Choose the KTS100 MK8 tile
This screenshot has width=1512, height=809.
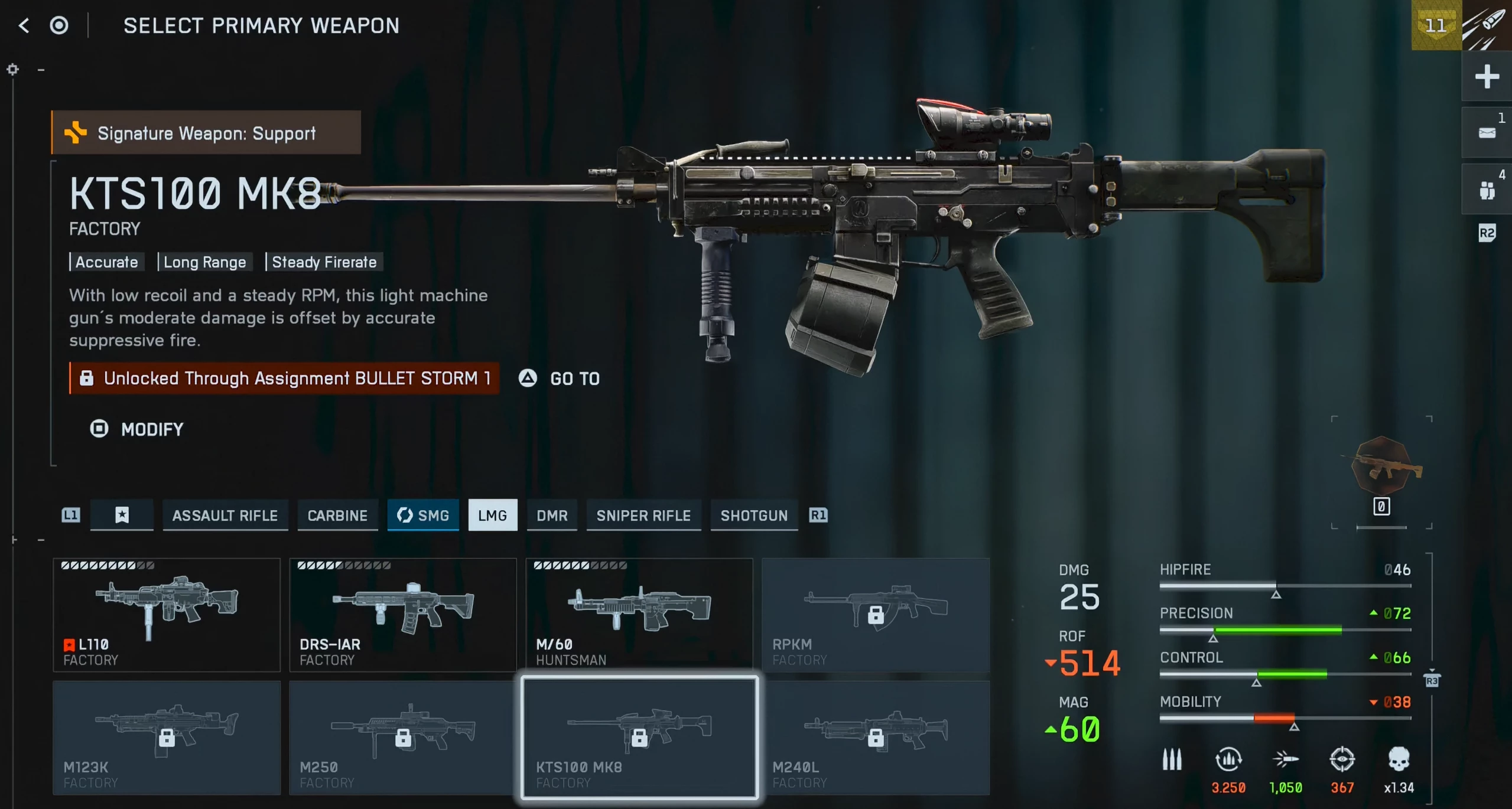pyautogui.click(x=639, y=738)
